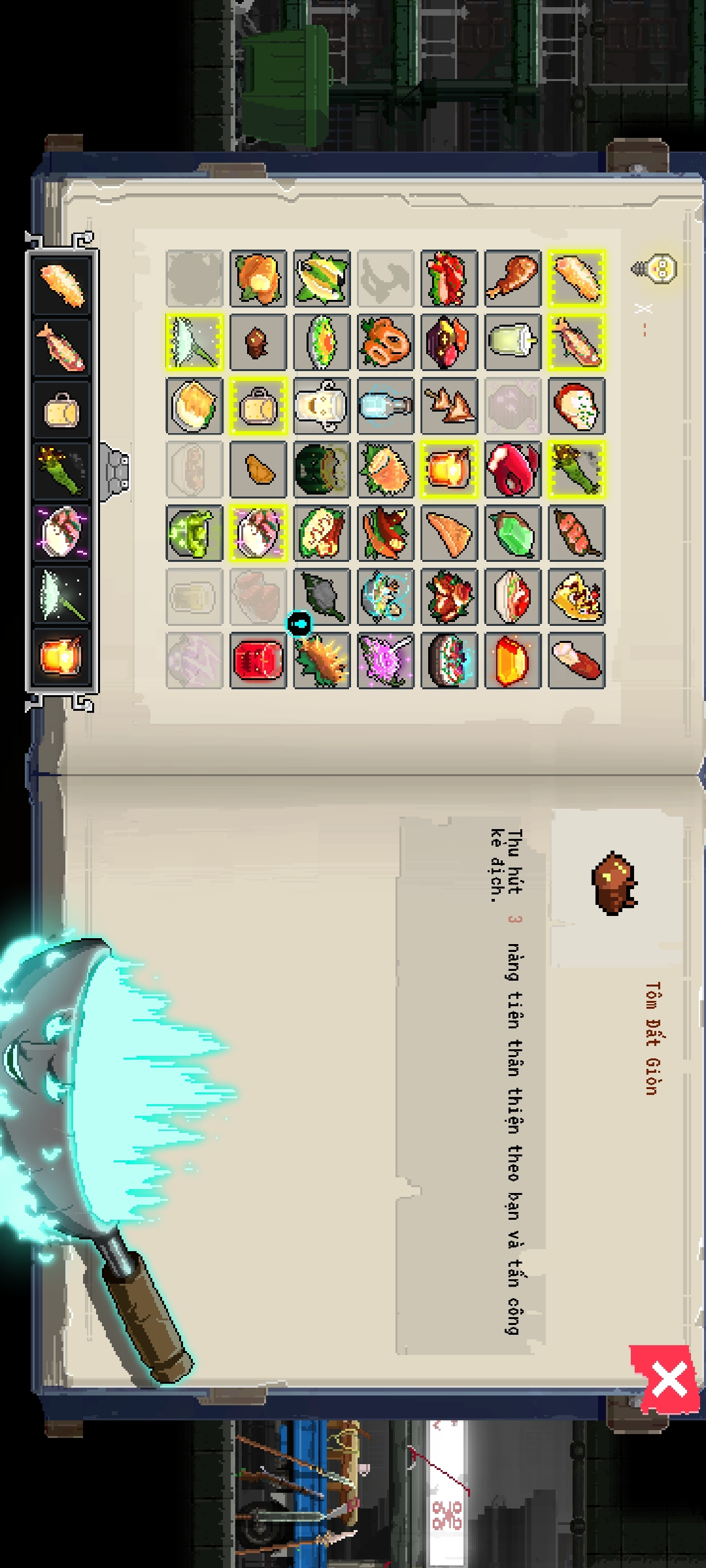Select the pizza slice dish
Image resolution: width=706 pixels, height=1568 pixels.
(576, 596)
